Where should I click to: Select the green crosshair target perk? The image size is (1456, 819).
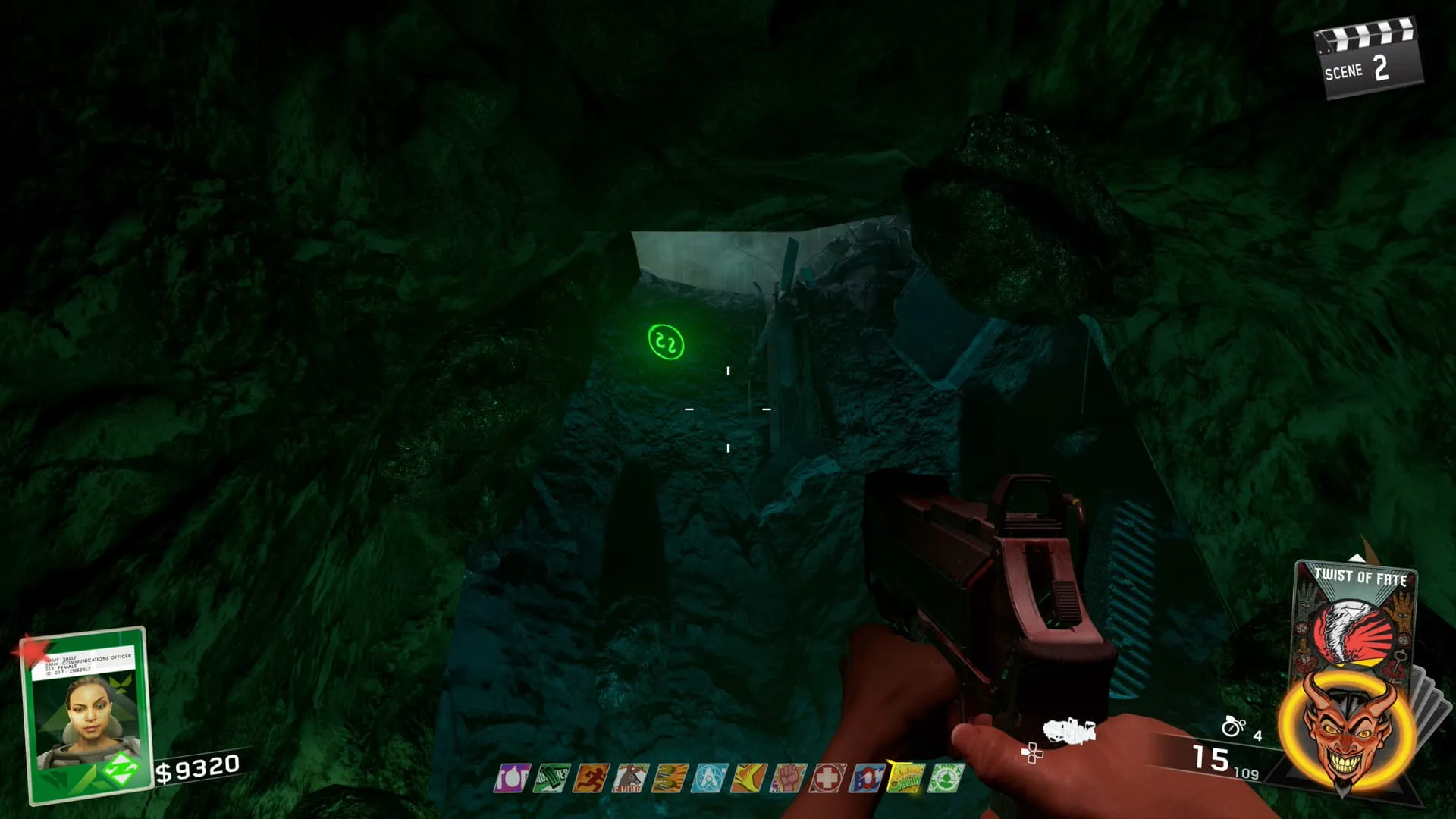tap(945, 779)
